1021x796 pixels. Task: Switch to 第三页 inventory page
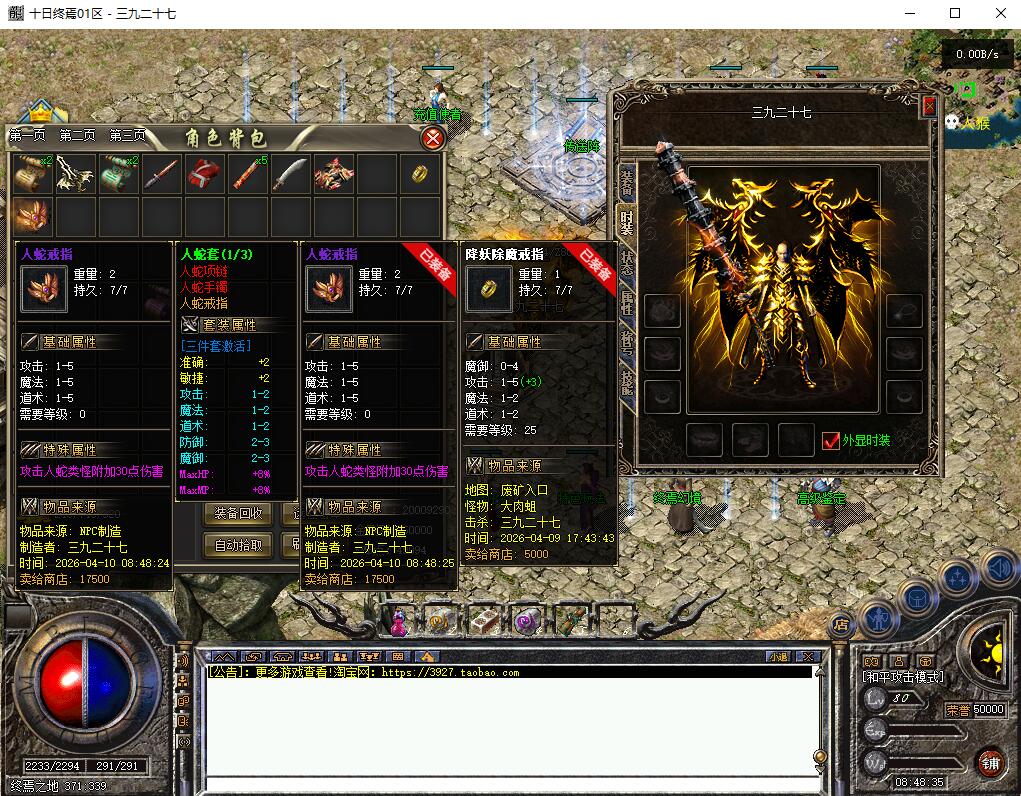(x=127, y=136)
